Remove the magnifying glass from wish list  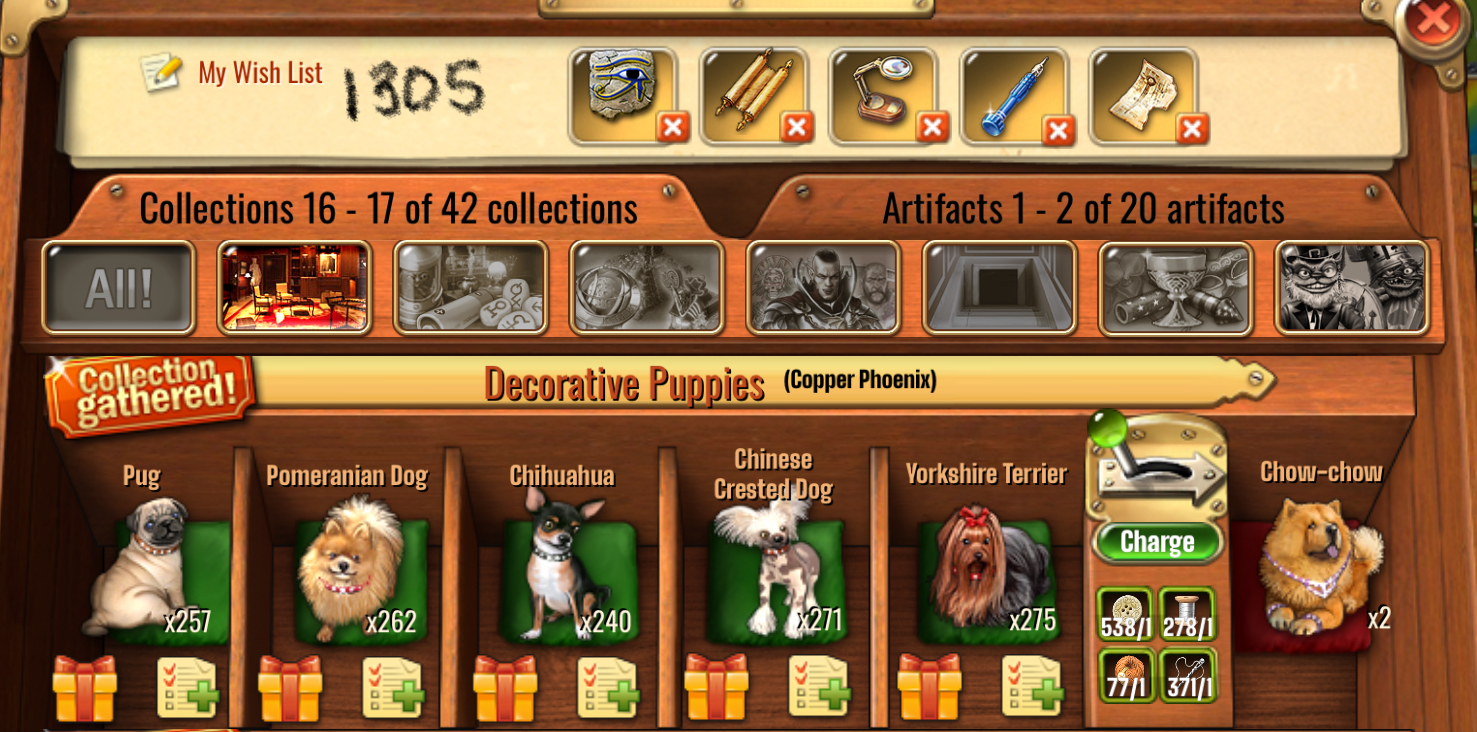coord(932,128)
